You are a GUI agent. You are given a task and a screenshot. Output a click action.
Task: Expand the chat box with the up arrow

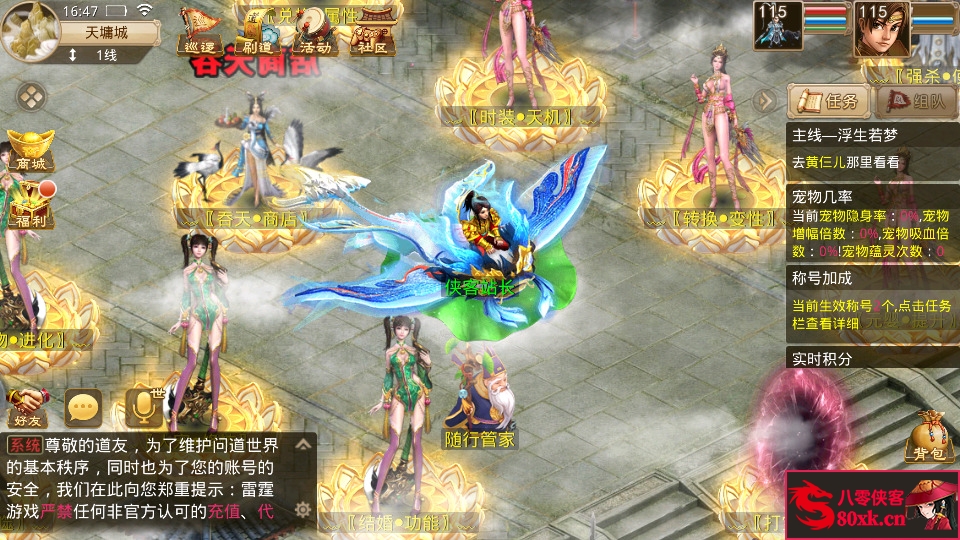click(303, 444)
